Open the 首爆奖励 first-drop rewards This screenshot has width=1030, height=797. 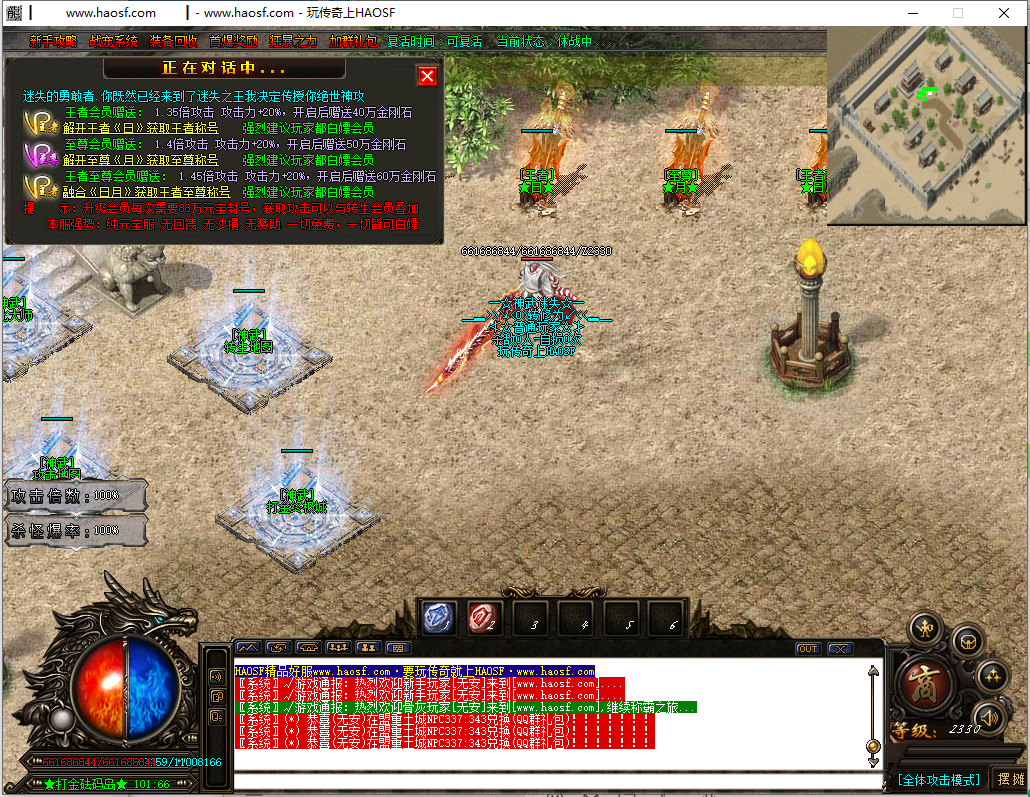(233, 41)
